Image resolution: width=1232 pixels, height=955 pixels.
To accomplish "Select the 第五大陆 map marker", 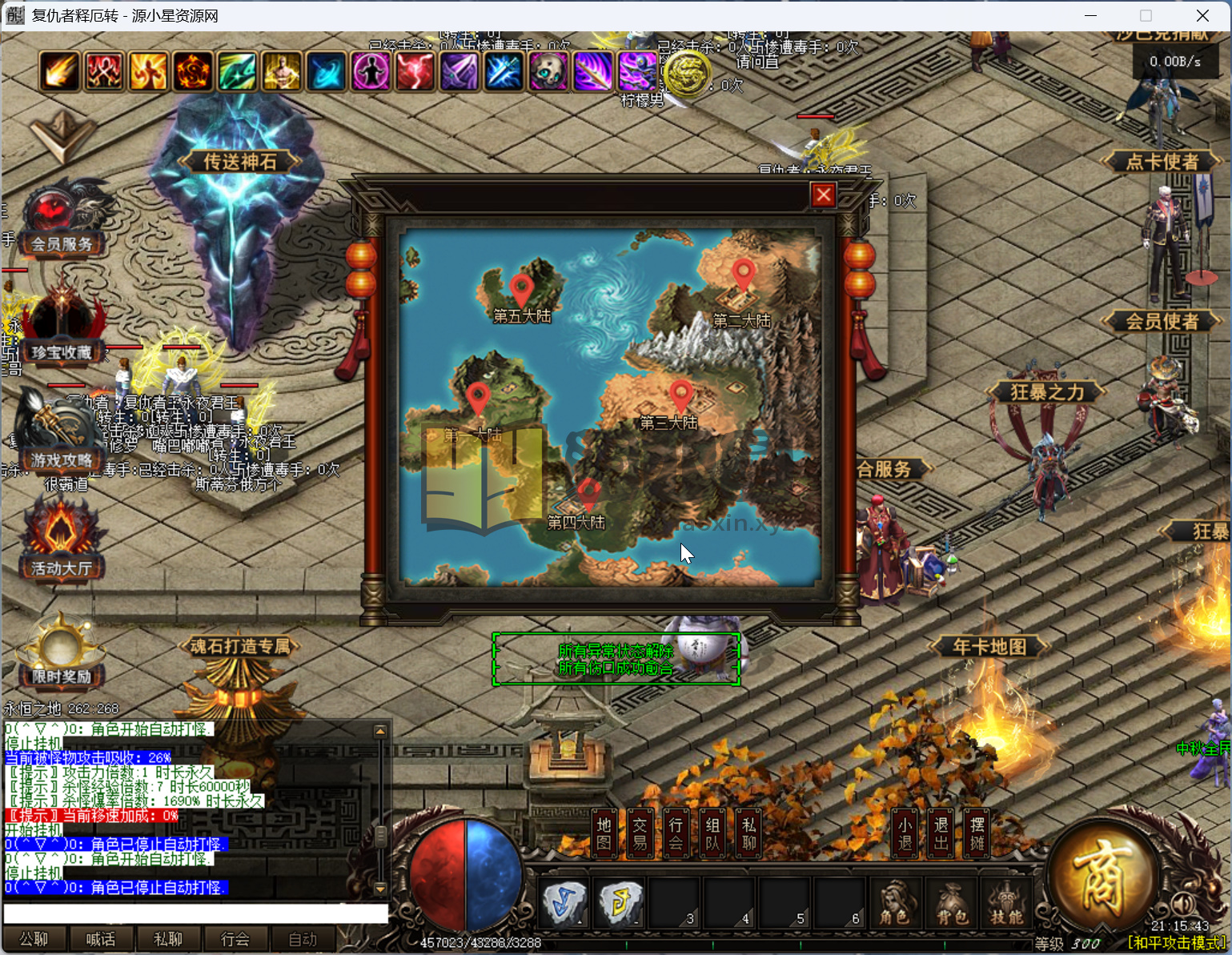I will click(x=522, y=288).
